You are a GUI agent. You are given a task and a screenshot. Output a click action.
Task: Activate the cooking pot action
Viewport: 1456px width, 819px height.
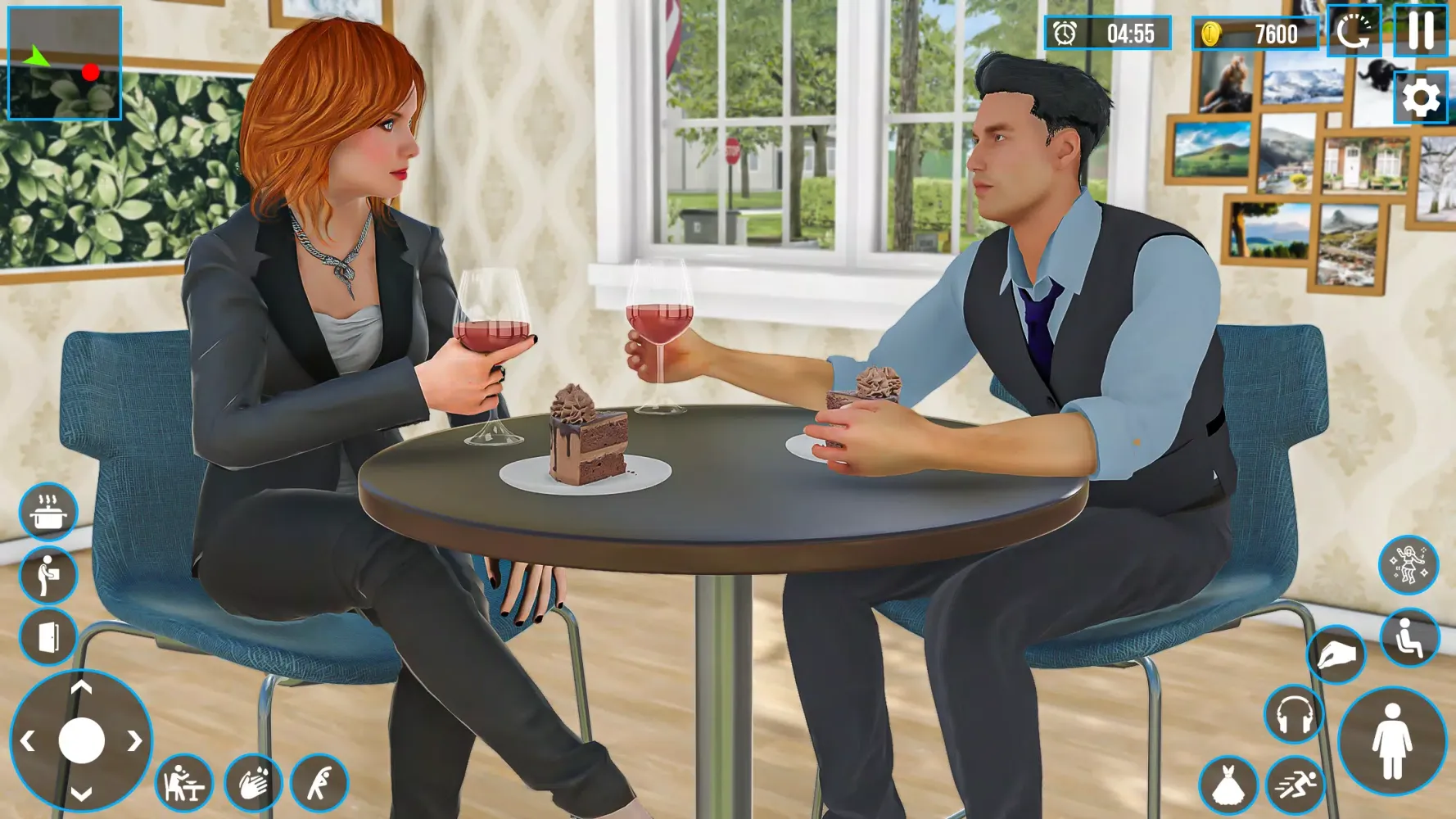pos(48,513)
